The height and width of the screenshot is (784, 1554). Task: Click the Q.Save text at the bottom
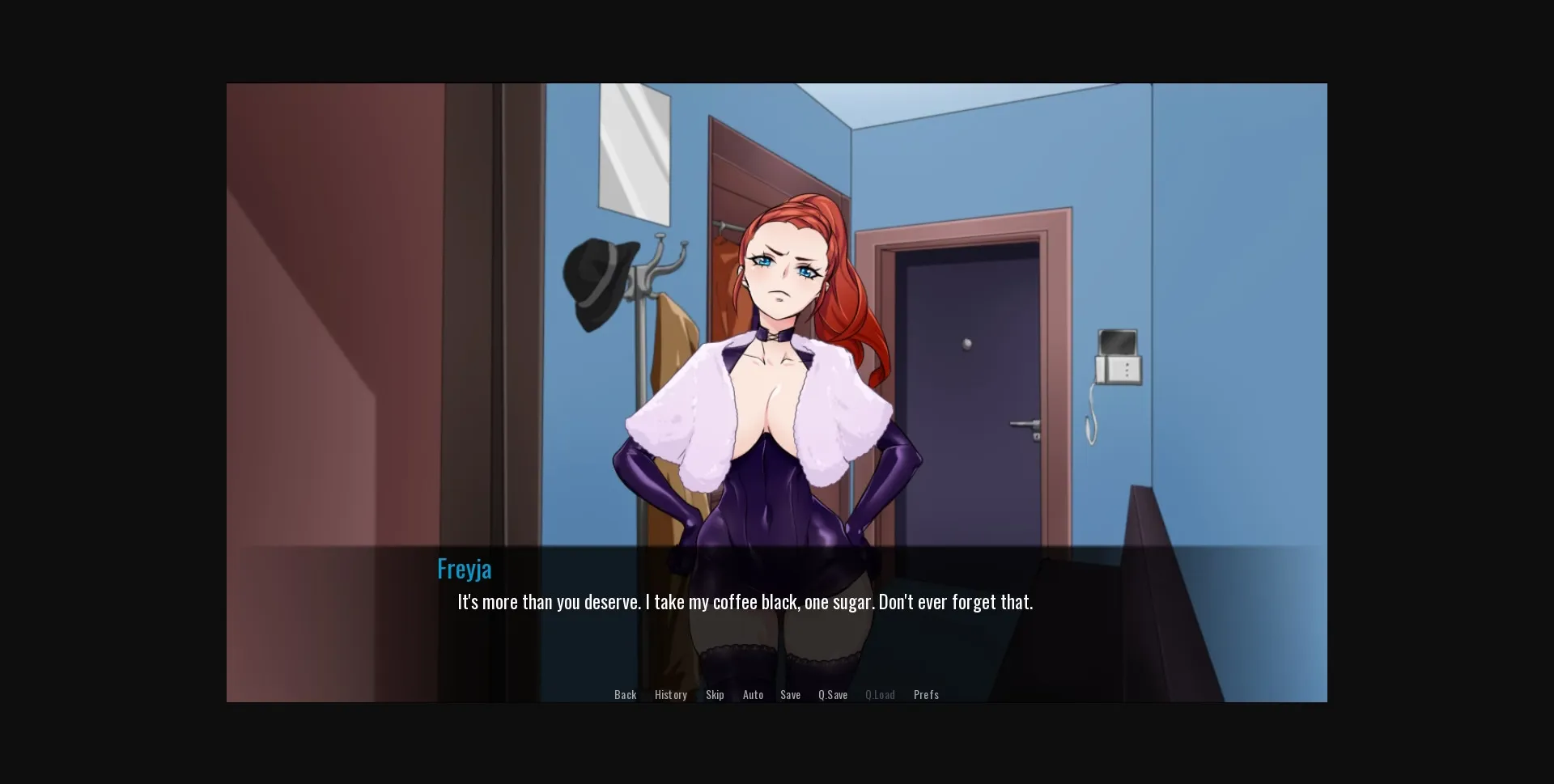(833, 694)
